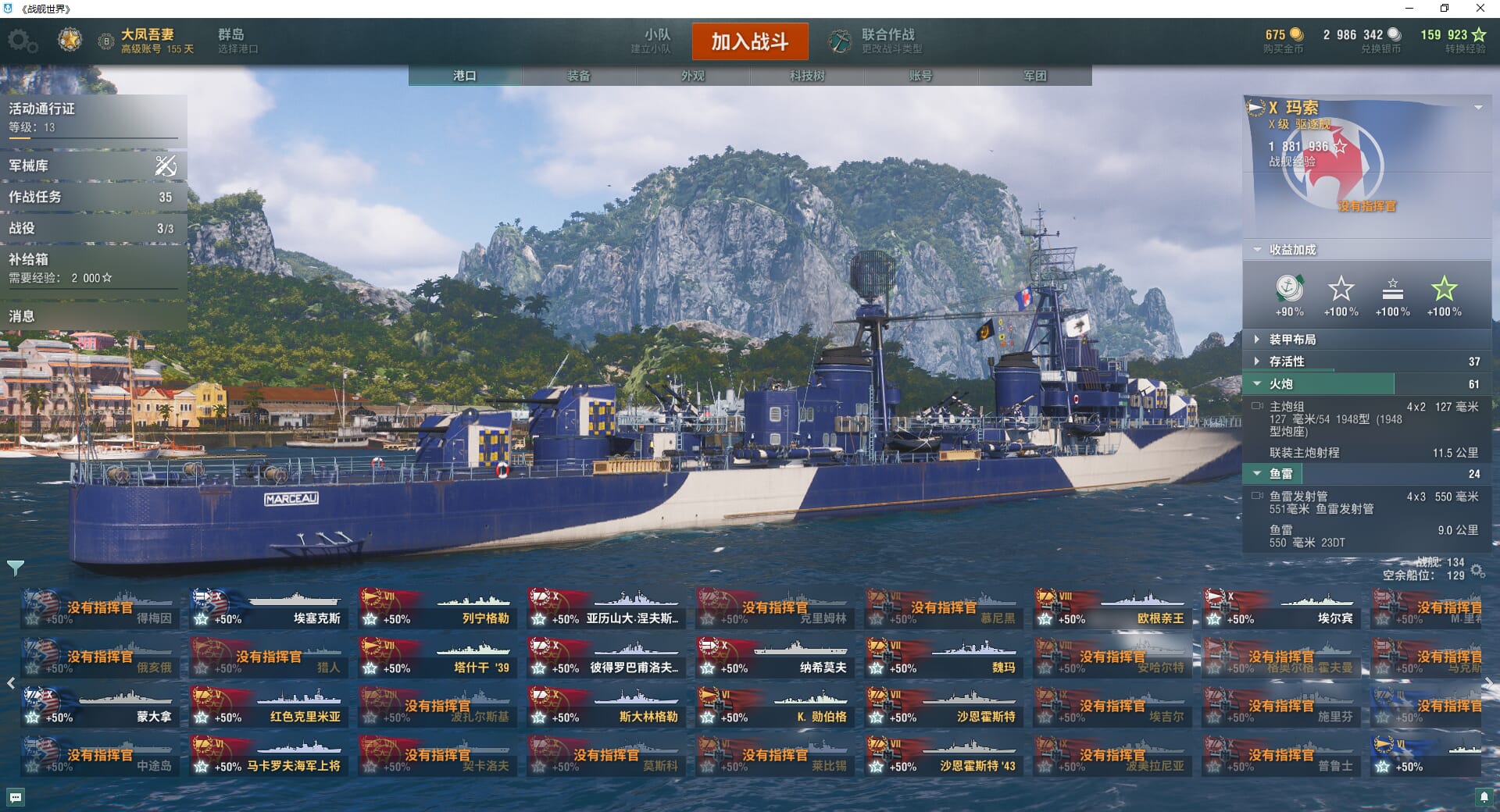Screen dimensions: 1500x812
Task: Select the 欧根亲王 ship card
Action: point(1111,609)
